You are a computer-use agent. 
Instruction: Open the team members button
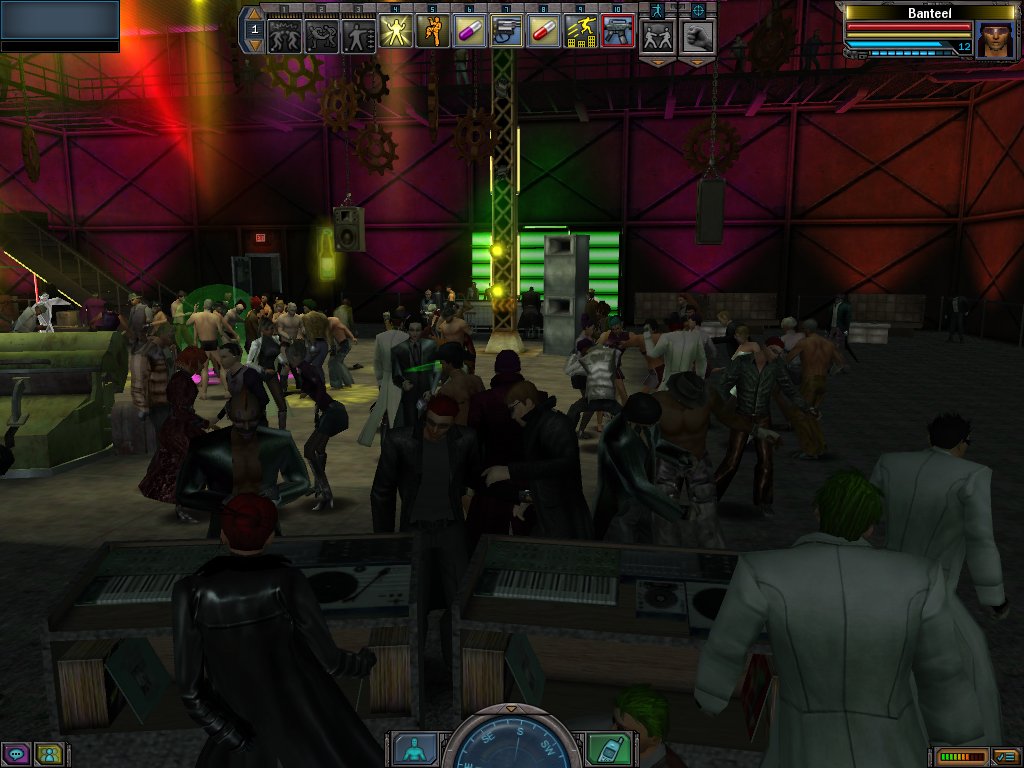point(47,753)
